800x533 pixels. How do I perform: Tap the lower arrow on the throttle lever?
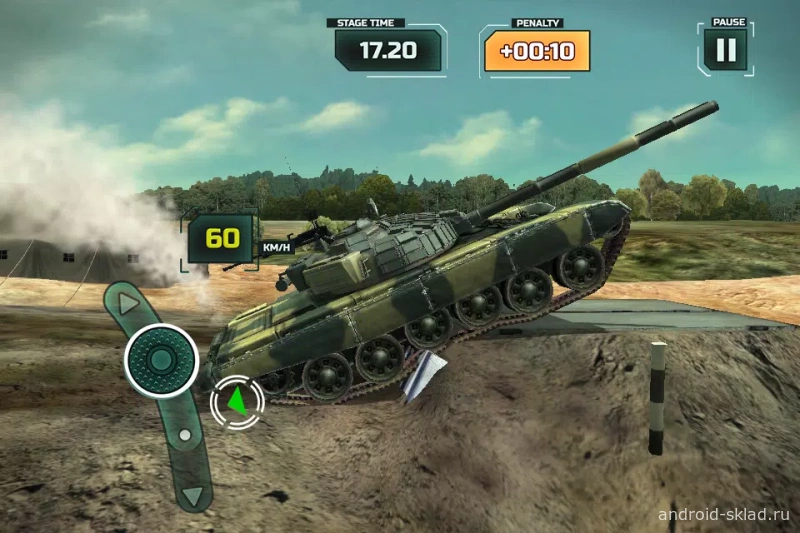tap(193, 495)
